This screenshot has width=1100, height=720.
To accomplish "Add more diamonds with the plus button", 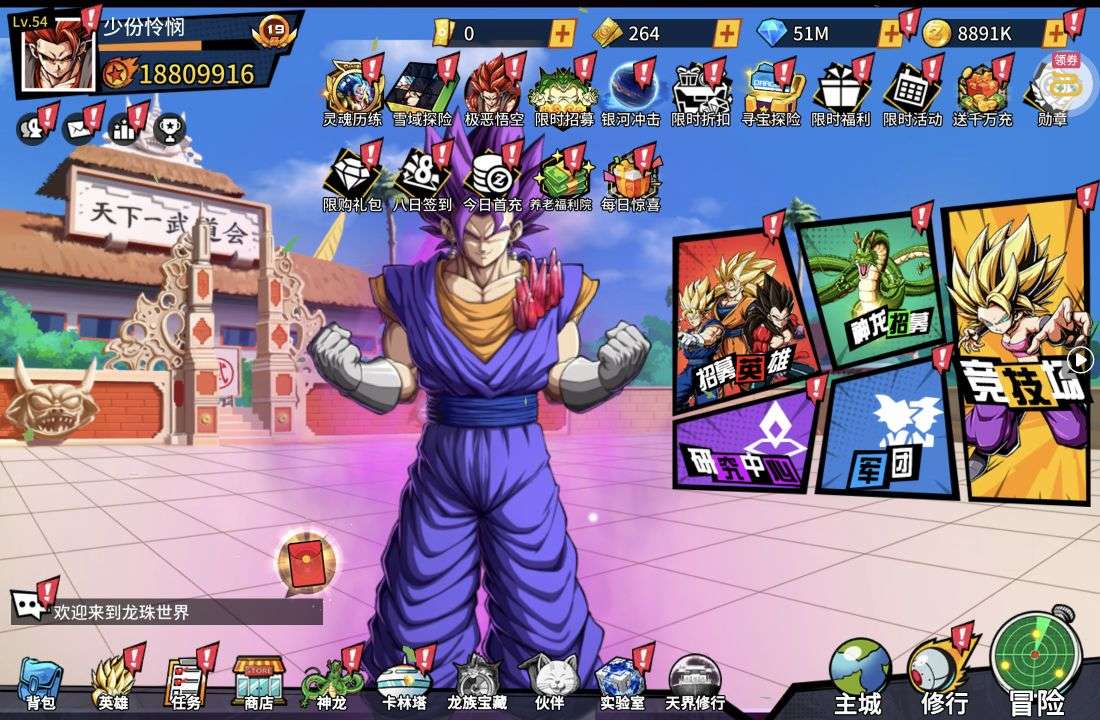I will click(x=890, y=33).
